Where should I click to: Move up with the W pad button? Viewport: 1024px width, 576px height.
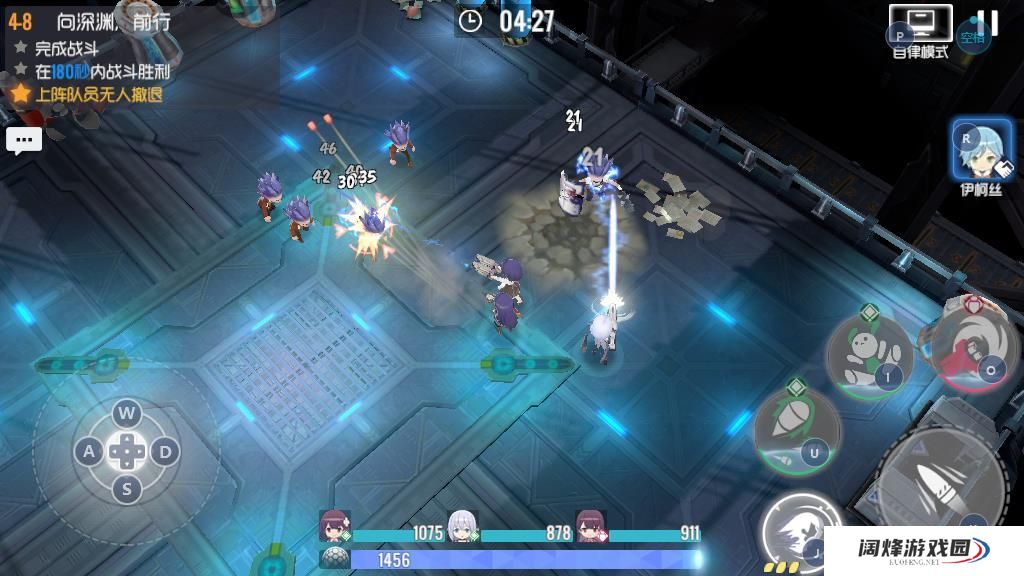coord(126,413)
